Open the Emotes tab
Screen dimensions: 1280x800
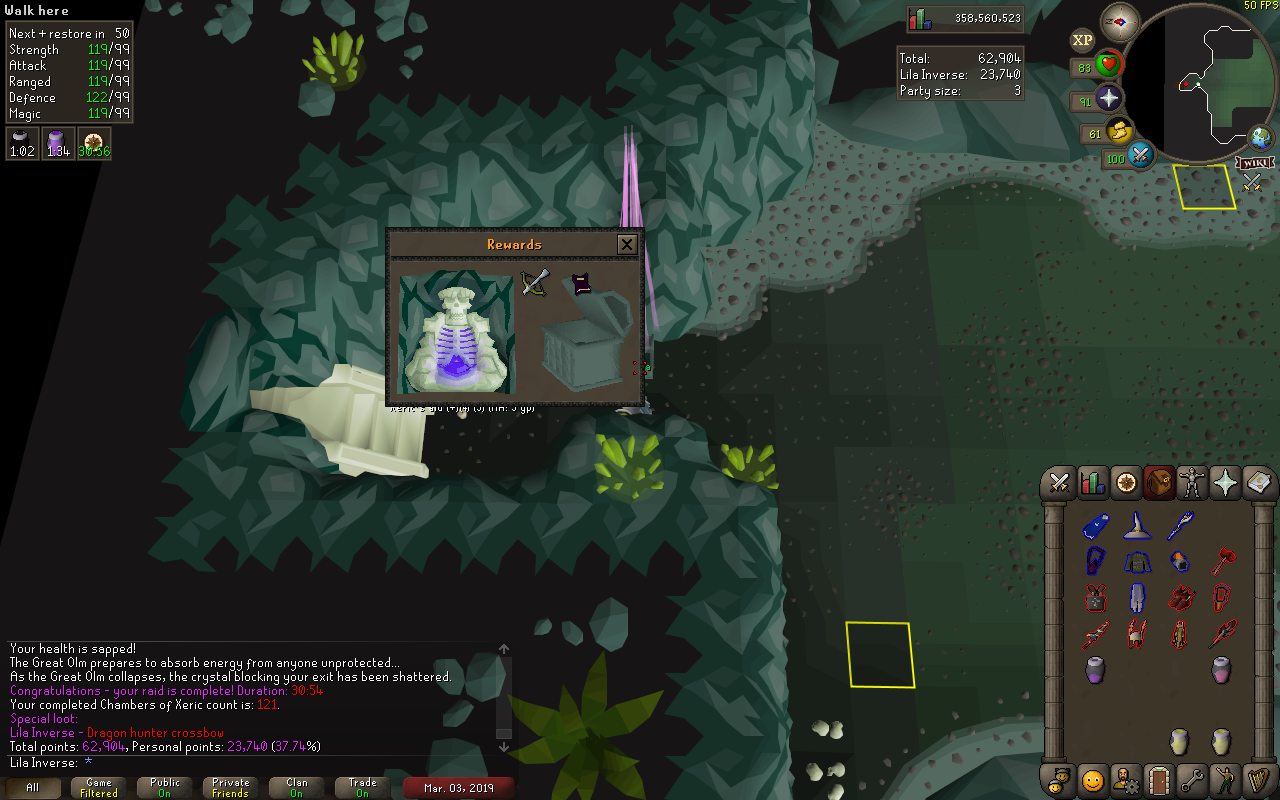click(x=1093, y=778)
